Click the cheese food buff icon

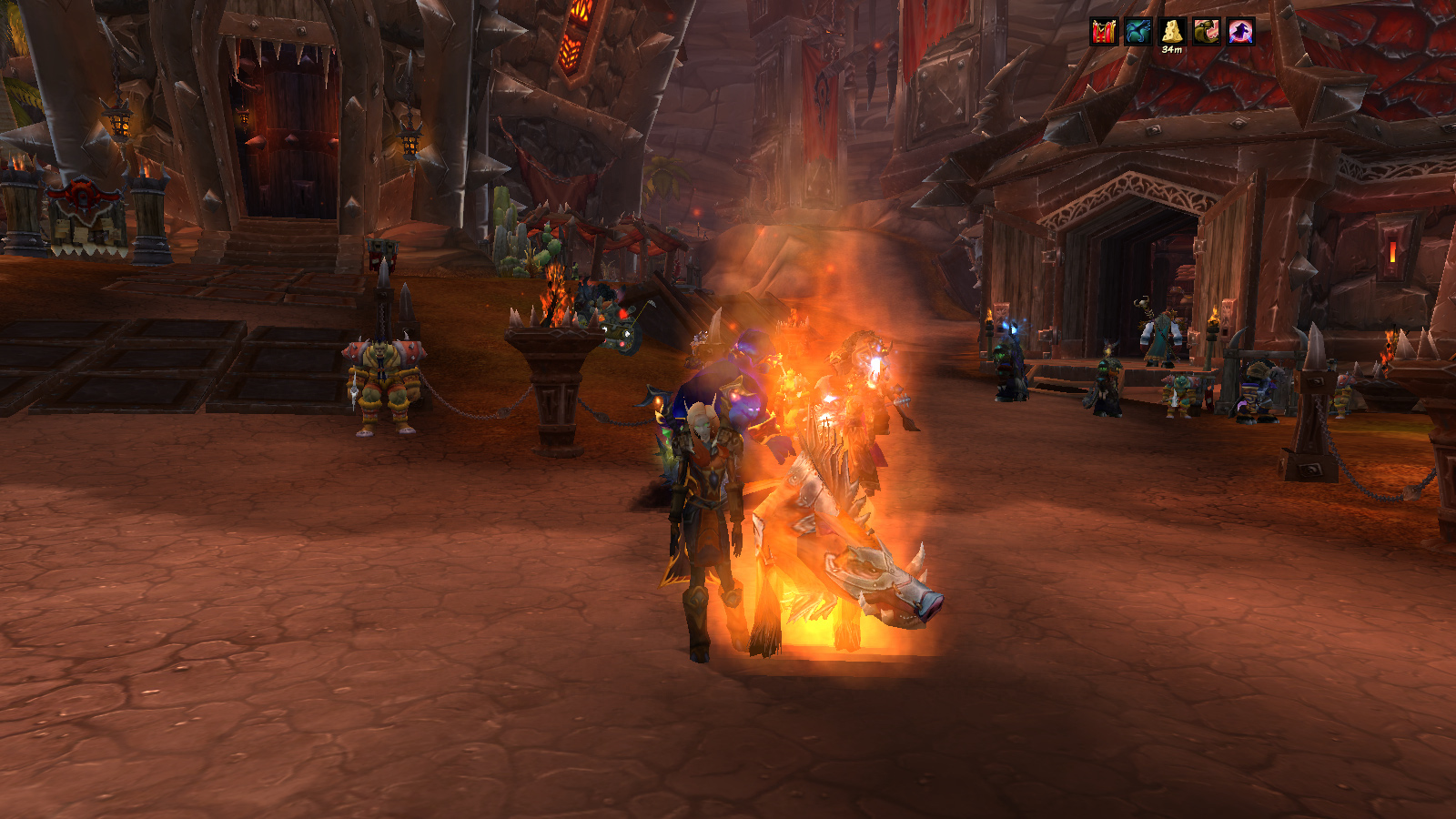pos(1172,32)
